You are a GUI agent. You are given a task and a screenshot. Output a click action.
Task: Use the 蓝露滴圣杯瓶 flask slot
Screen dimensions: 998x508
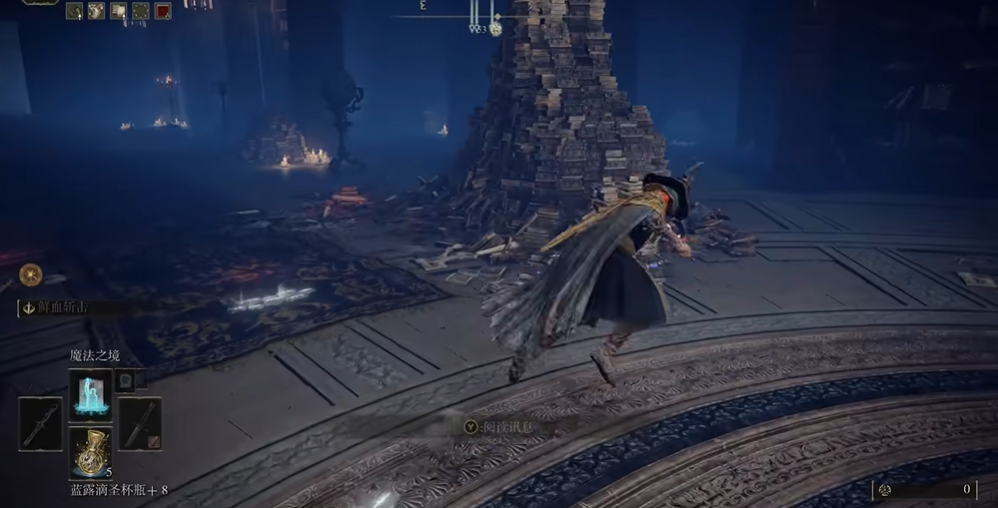click(90, 452)
